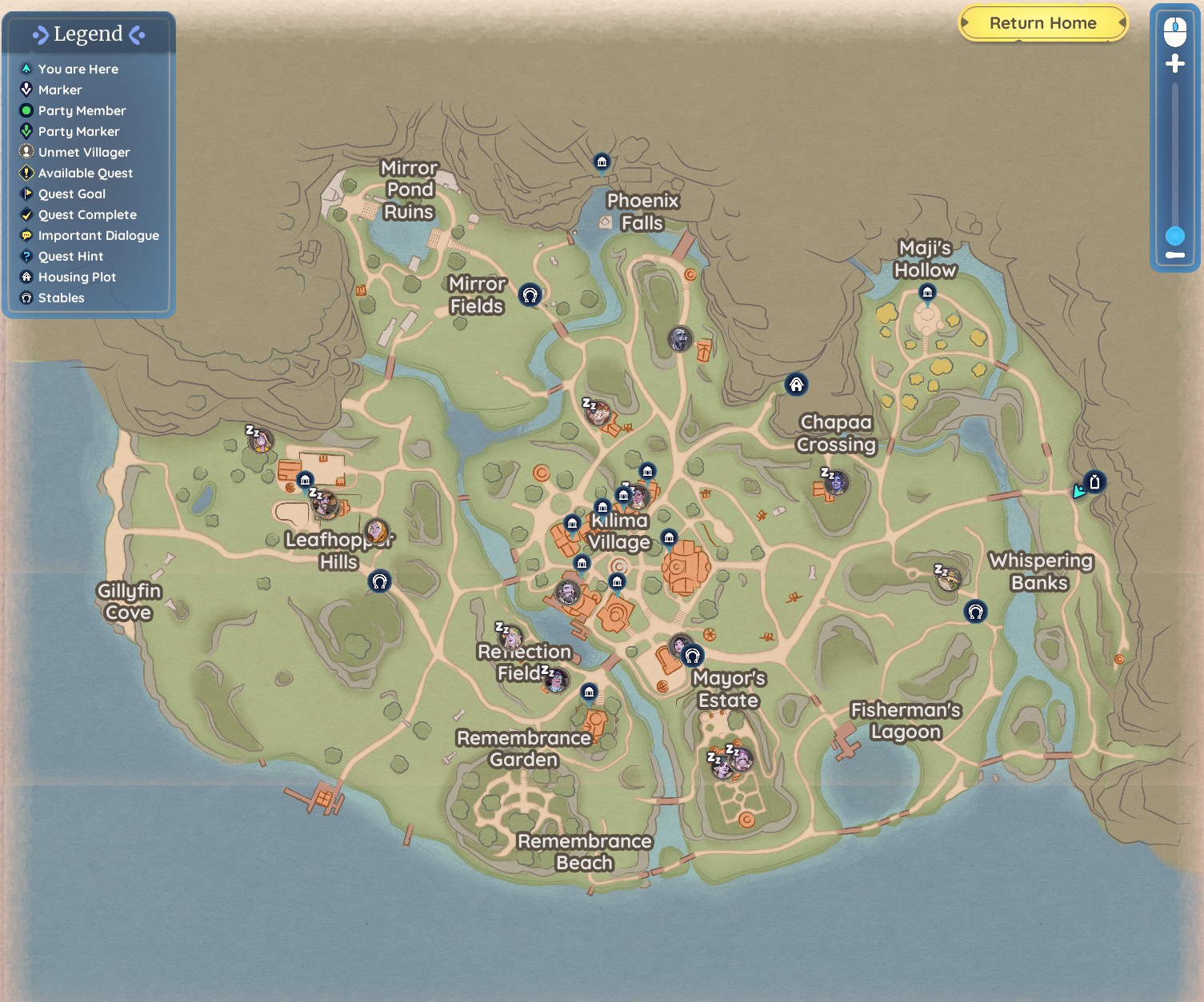Toggle Important Dialogue legend entry
Image resolution: width=1204 pixels, height=1002 pixels.
pos(98,235)
